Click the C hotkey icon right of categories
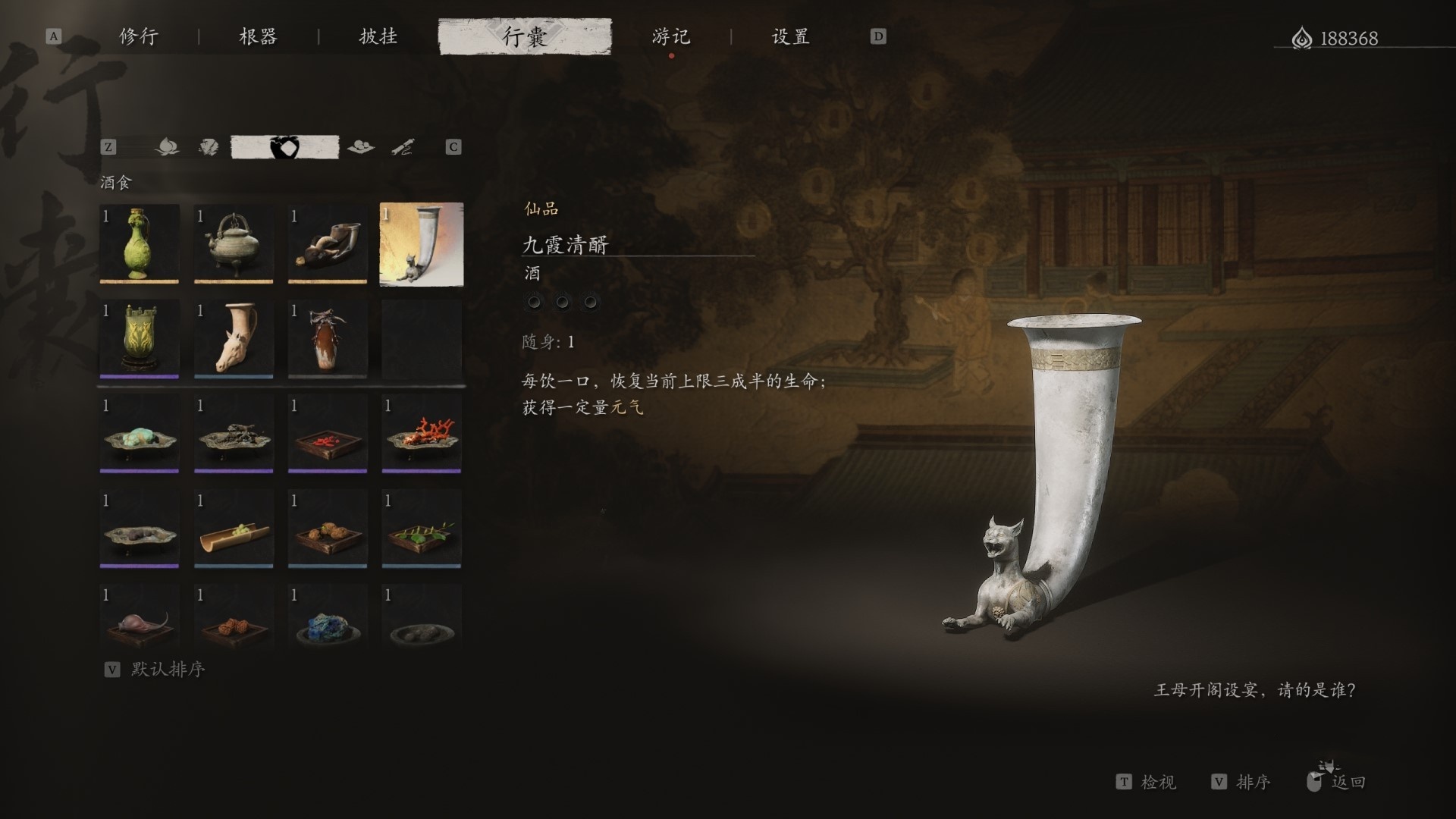Viewport: 1456px width, 819px height. pos(454,147)
